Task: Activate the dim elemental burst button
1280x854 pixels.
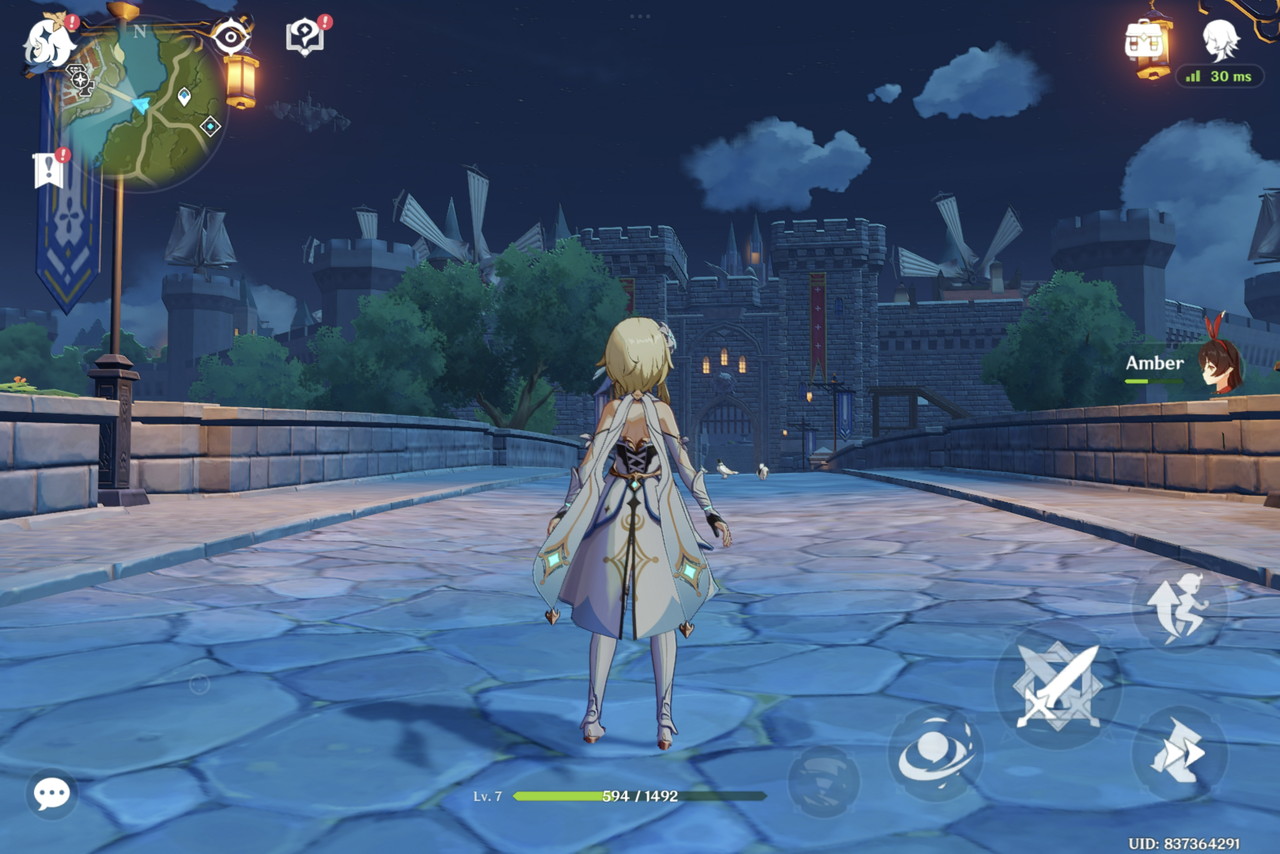Action: point(824,781)
